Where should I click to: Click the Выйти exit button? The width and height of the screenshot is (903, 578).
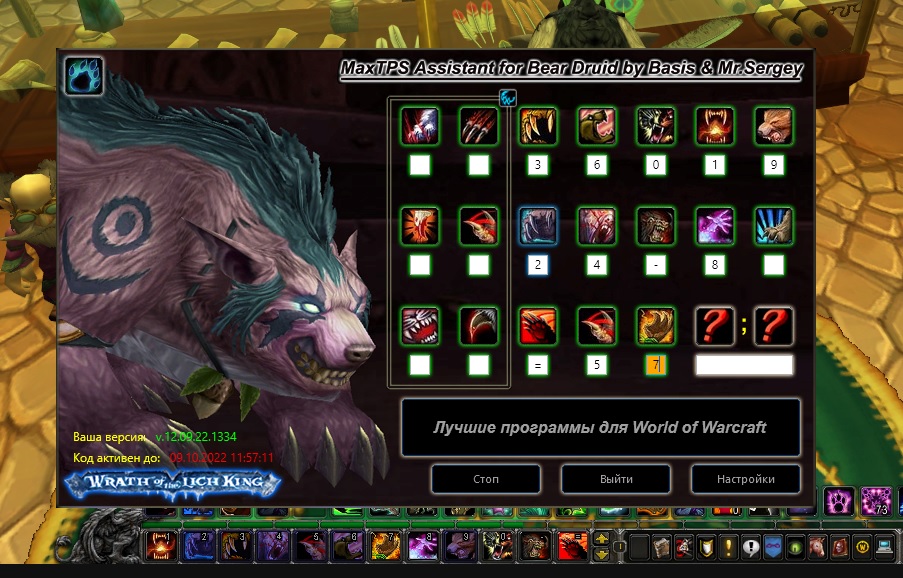pos(615,479)
